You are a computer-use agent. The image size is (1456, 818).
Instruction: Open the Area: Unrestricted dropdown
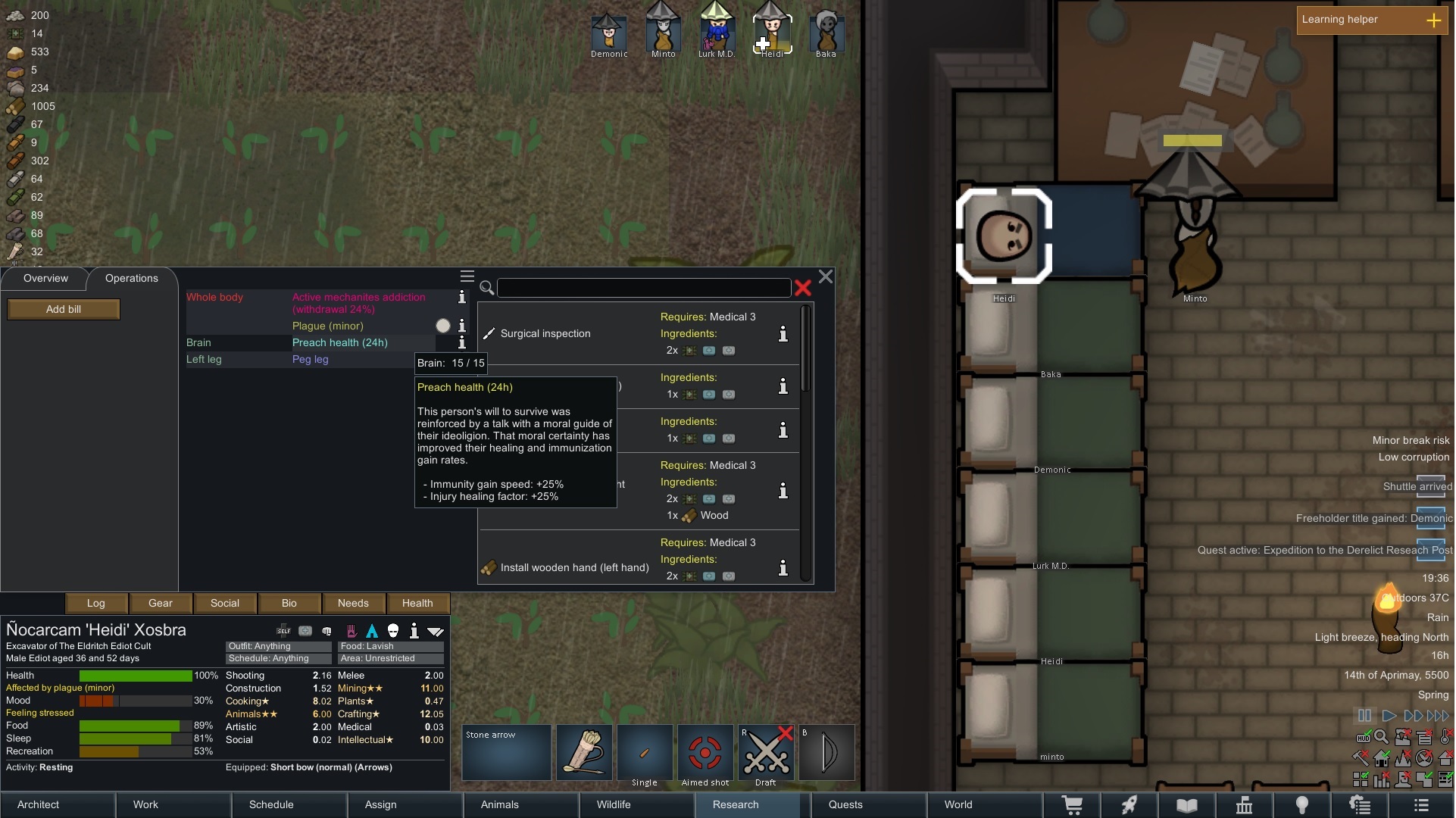pyautogui.click(x=389, y=658)
